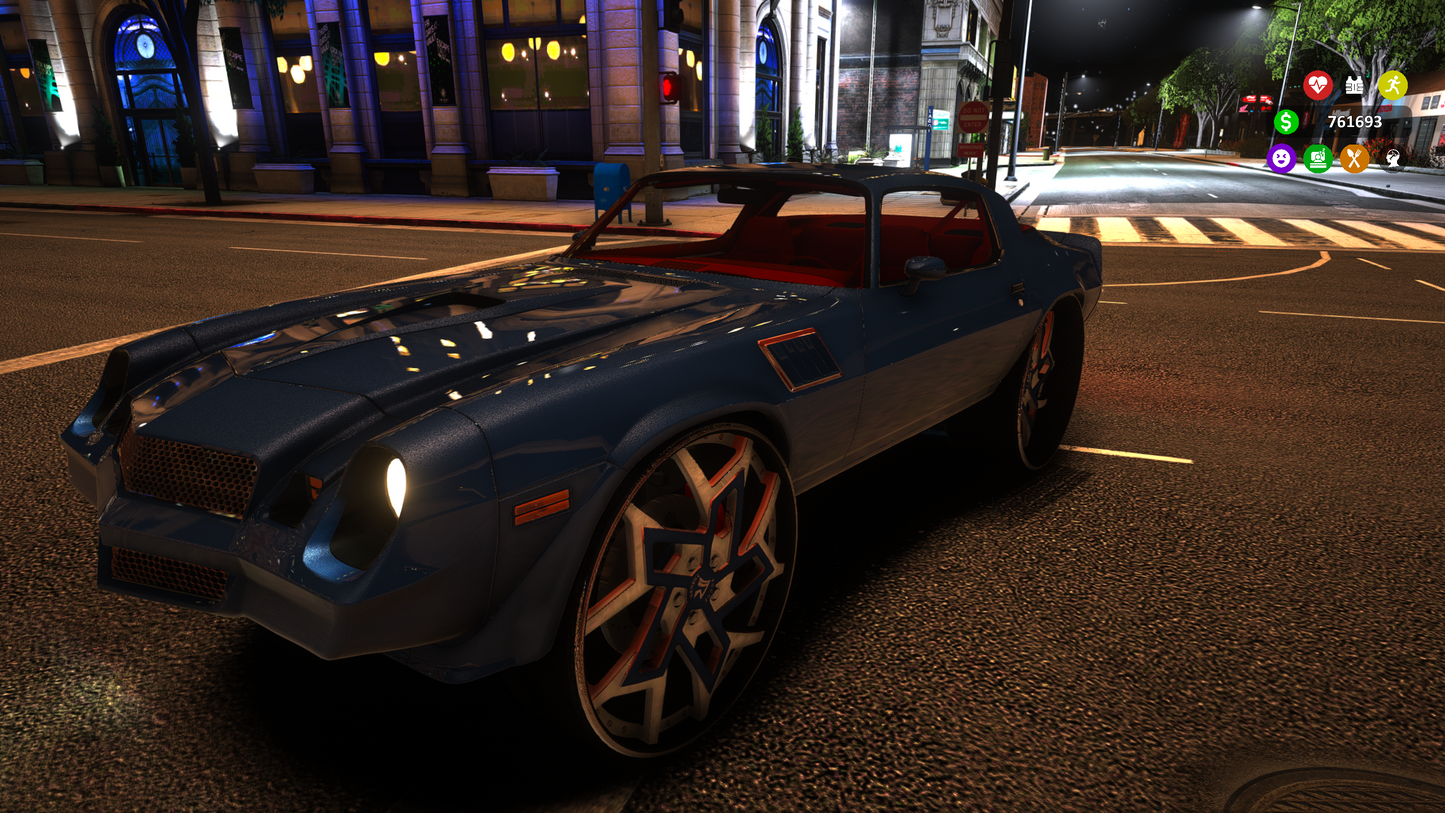Image resolution: width=1445 pixels, height=813 pixels.
Task: Open the white head stress icon
Action: point(1392,158)
